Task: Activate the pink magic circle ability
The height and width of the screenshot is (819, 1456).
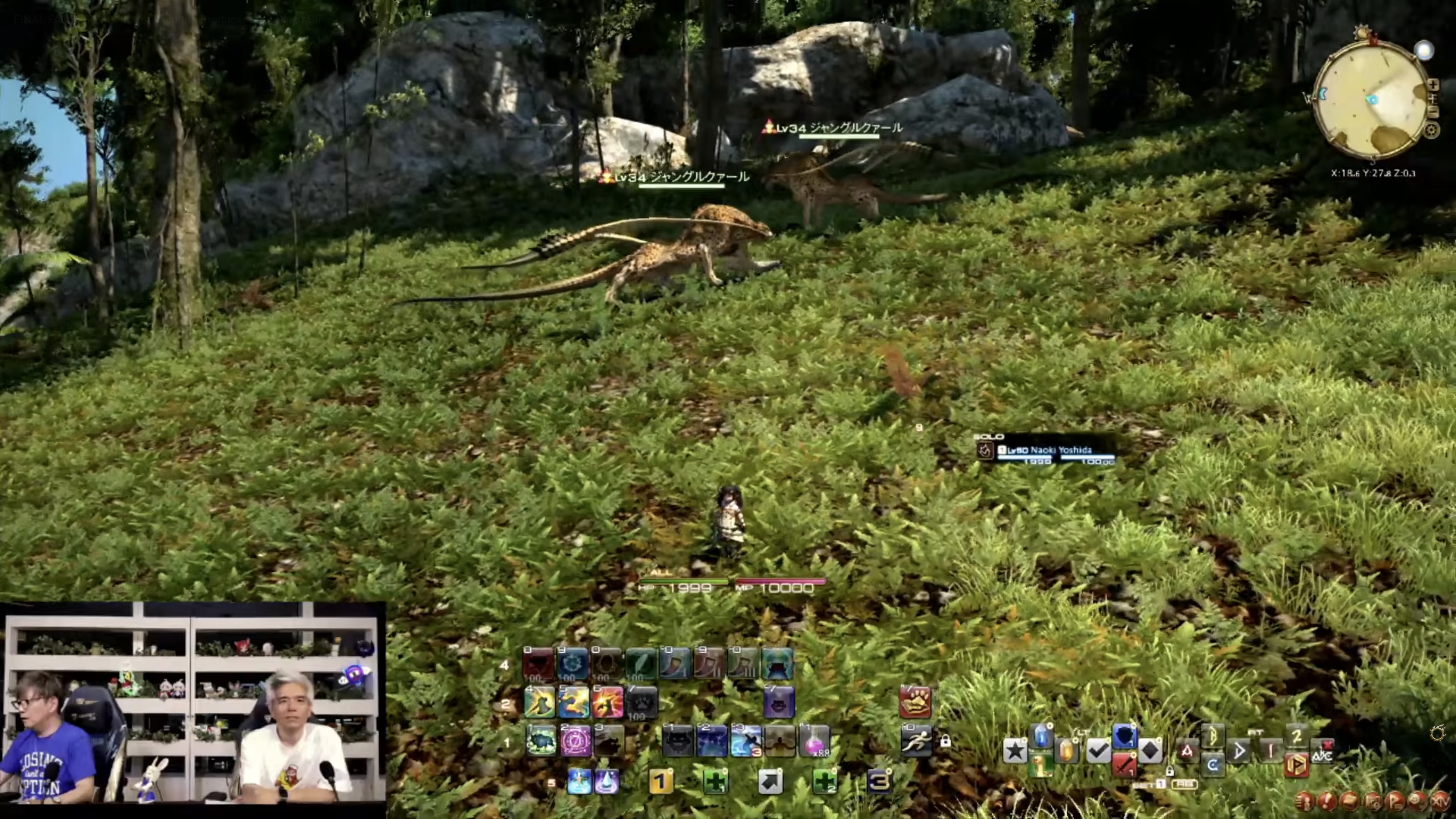Action: 576,741
